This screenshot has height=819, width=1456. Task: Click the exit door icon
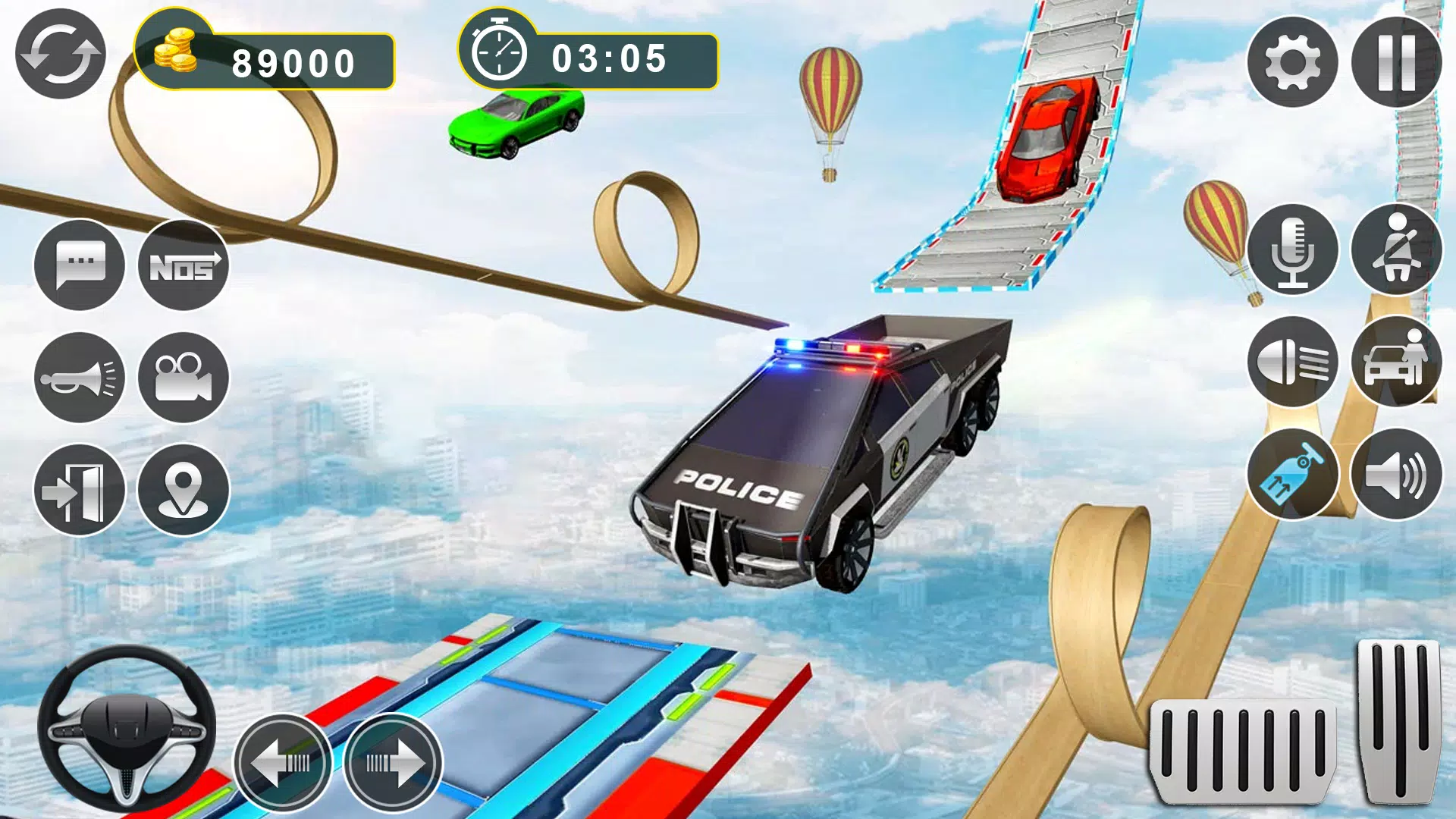point(80,490)
